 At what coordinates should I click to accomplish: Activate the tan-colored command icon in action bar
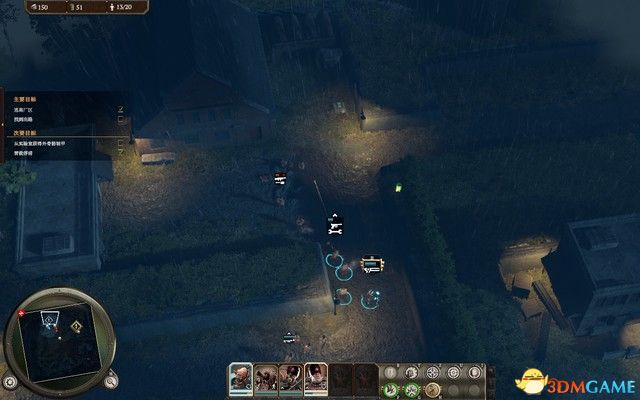(432, 388)
